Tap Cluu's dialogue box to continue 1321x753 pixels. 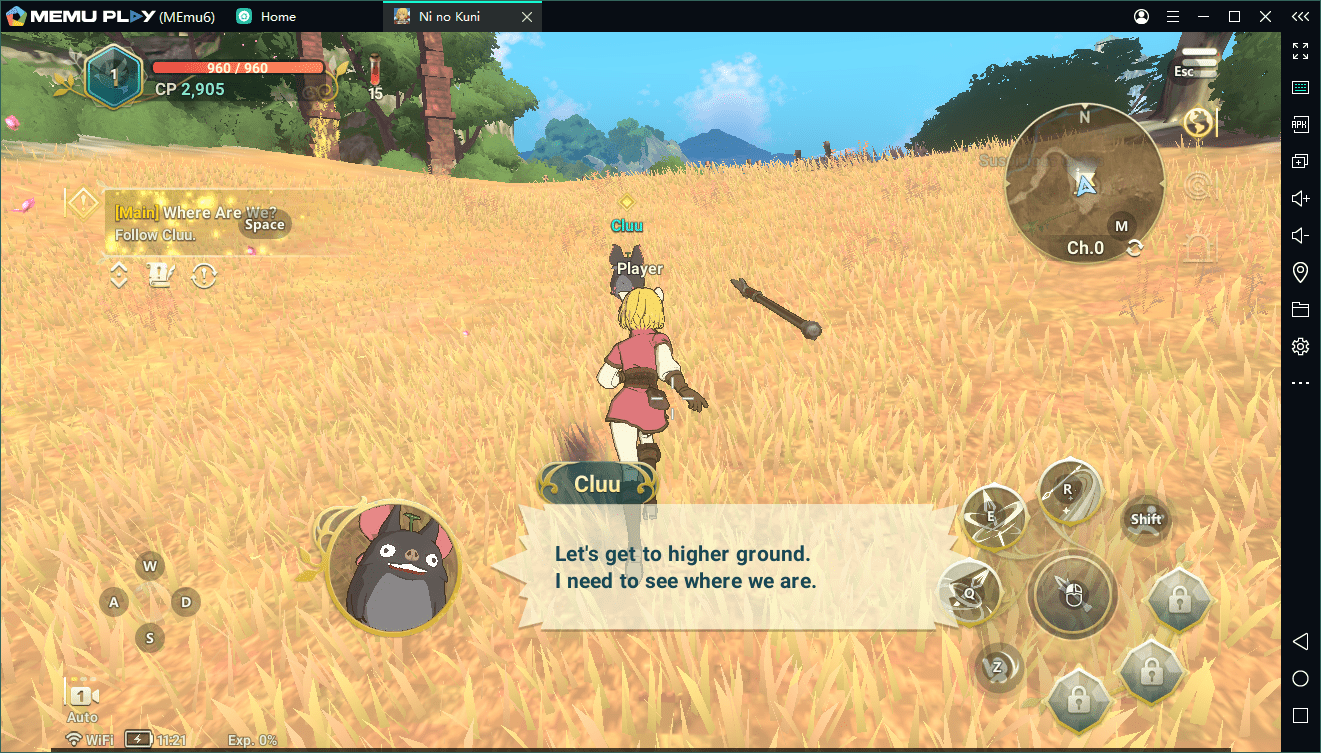tap(720, 567)
